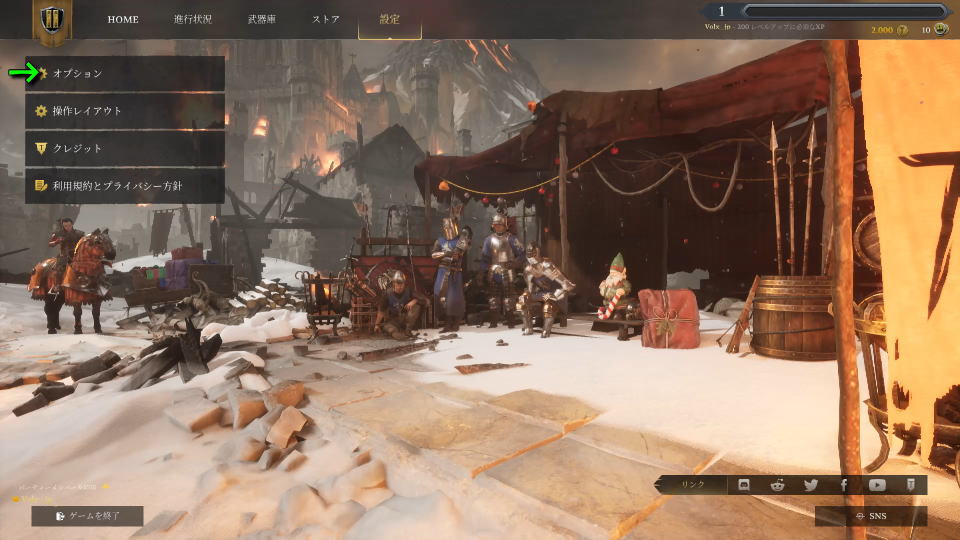This screenshot has height=540, width=960.
Task: Switch to the HOME tab
Action: tap(123, 19)
